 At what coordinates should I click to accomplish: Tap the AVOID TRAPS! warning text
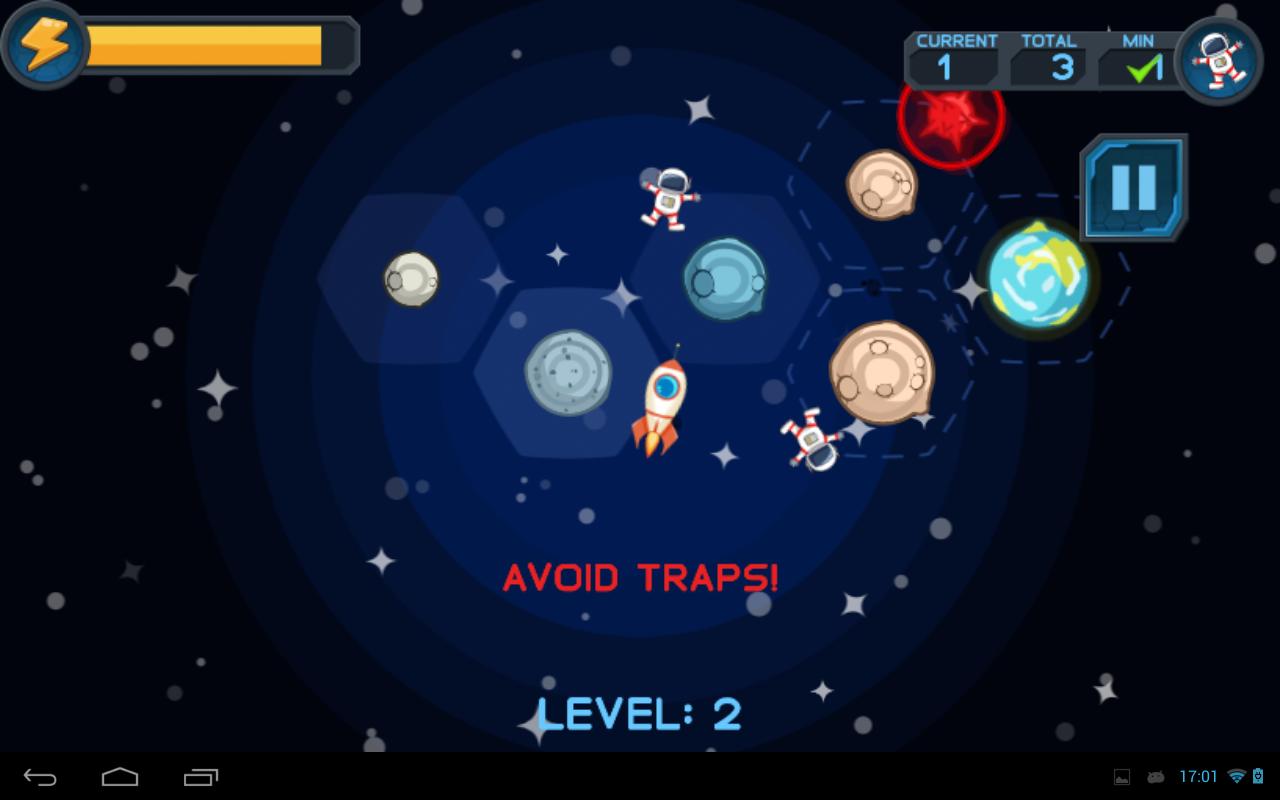[x=640, y=577]
